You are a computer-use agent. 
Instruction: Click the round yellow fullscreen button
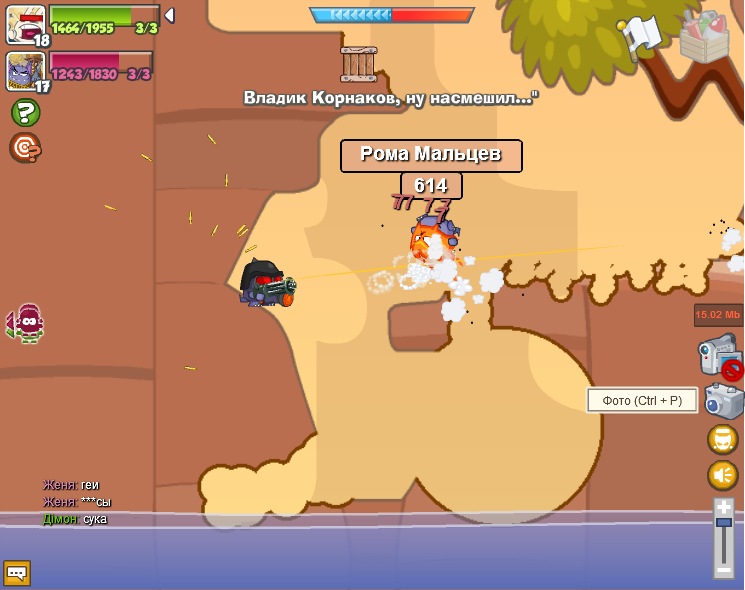[723, 439]
